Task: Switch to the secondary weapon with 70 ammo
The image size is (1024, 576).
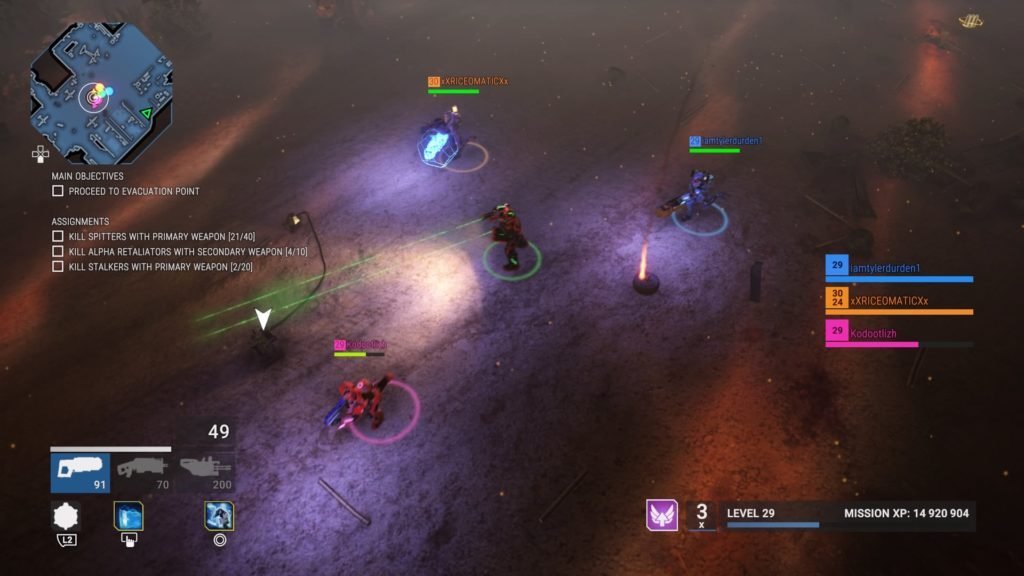Action: click(x=141, y=472)
